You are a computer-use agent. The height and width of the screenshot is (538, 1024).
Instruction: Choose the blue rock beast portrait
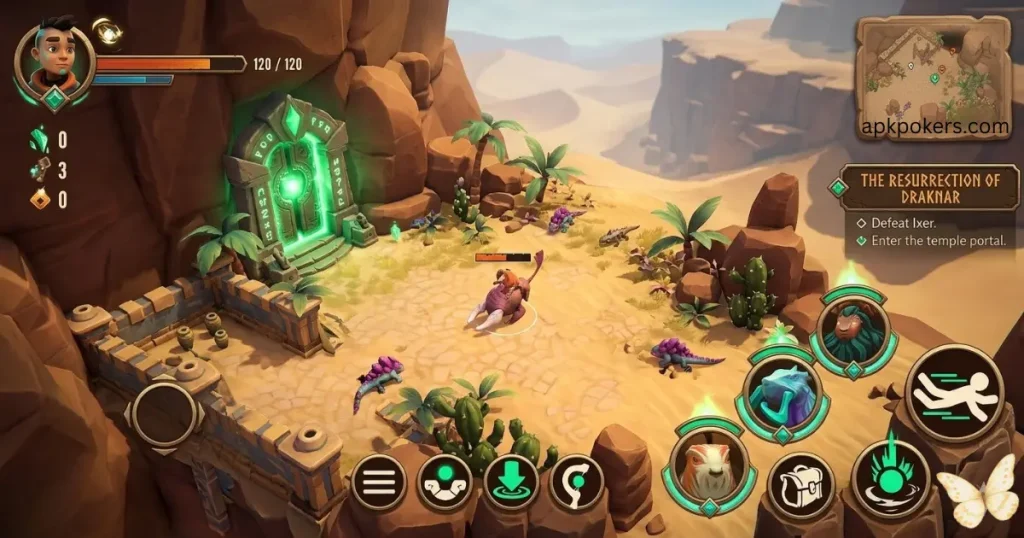tap(782, 394)
